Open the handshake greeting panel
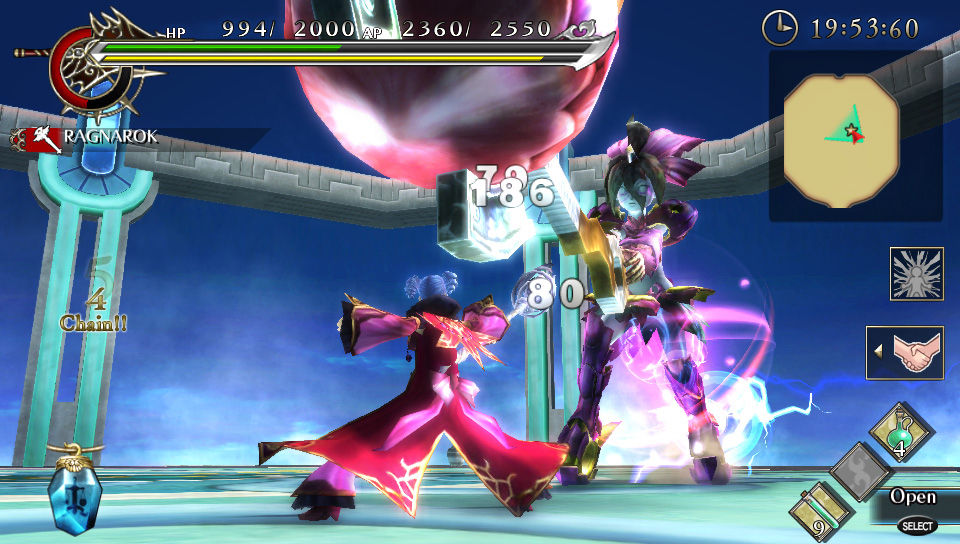The height and width of the screenshot is (544, 960). coord(904,353)
